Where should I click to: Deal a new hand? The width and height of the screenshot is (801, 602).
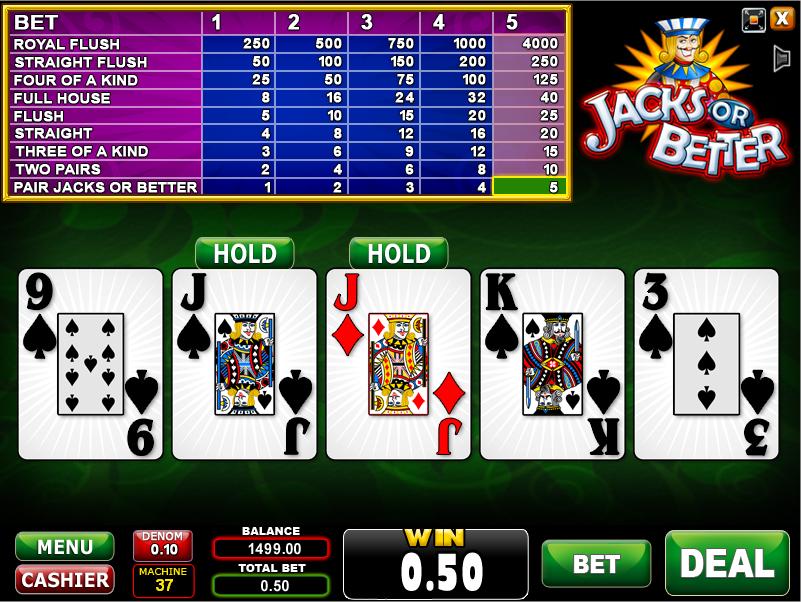tap(728, 563)
